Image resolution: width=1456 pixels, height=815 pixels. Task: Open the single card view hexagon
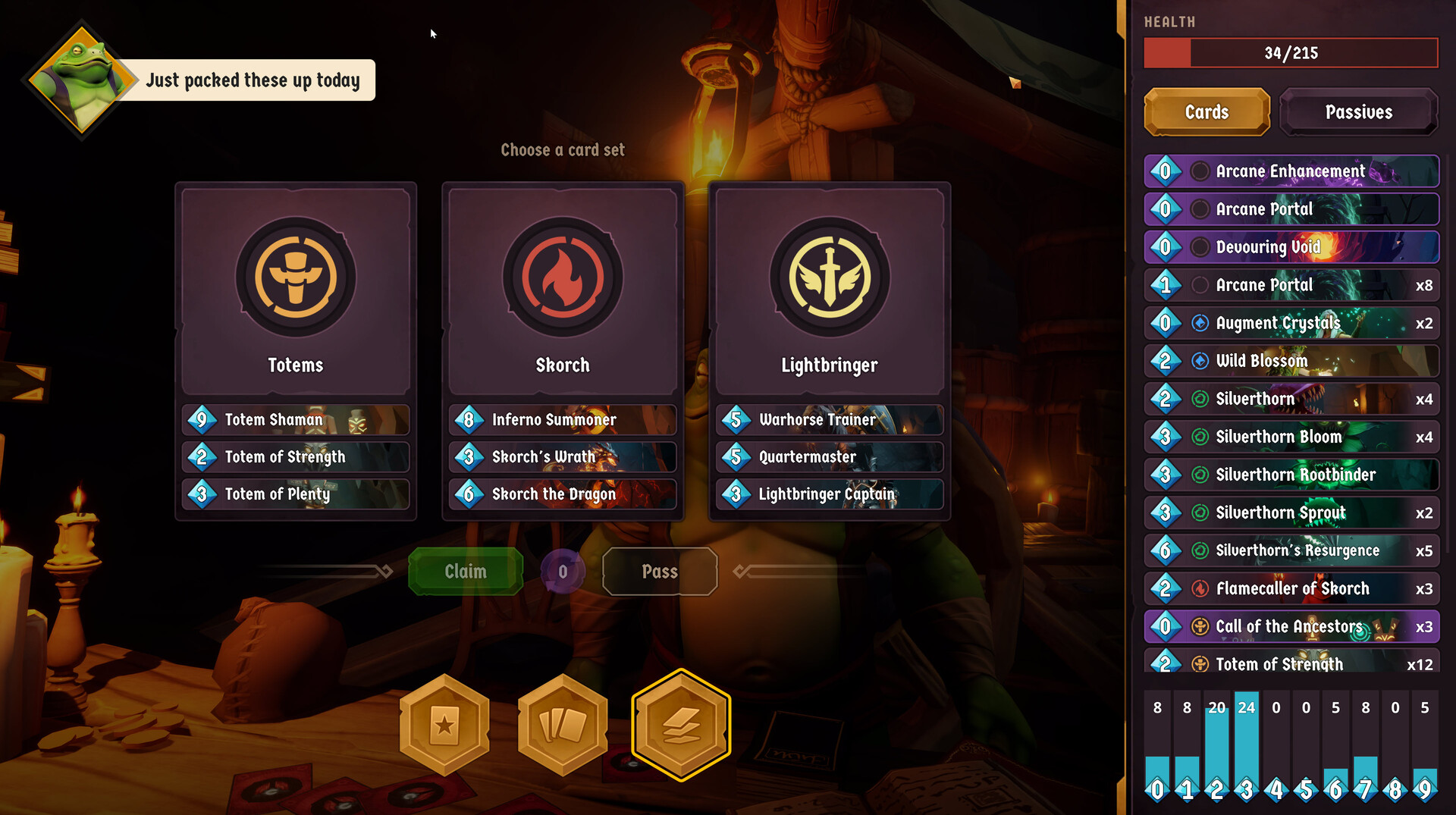click(444, 724)
